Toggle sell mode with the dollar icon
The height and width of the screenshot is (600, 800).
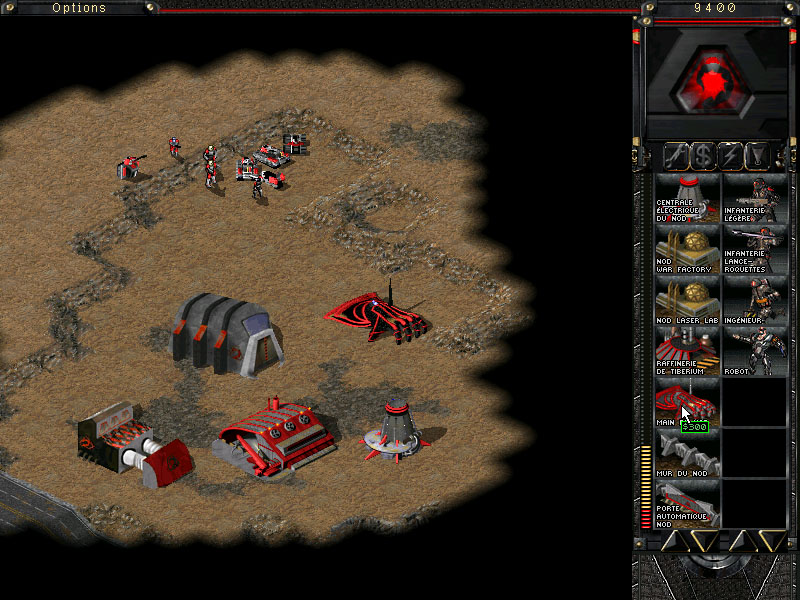703,155
